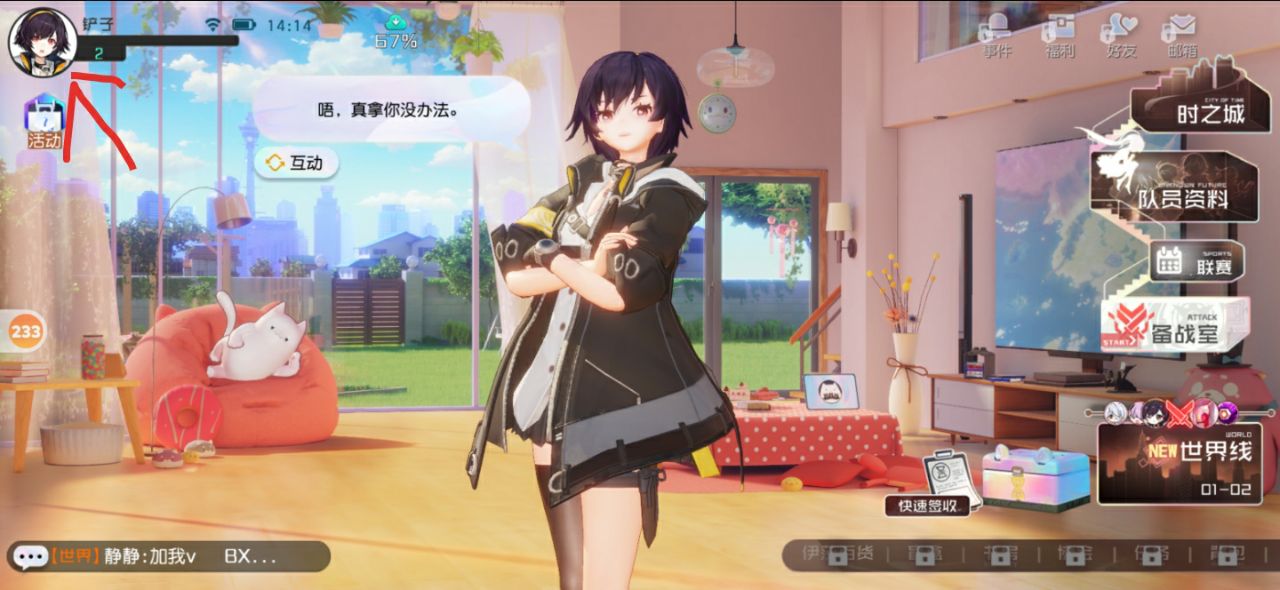Tap the 互动 interact button
The width and height of the screenshot is (1280, 590).
296,163
